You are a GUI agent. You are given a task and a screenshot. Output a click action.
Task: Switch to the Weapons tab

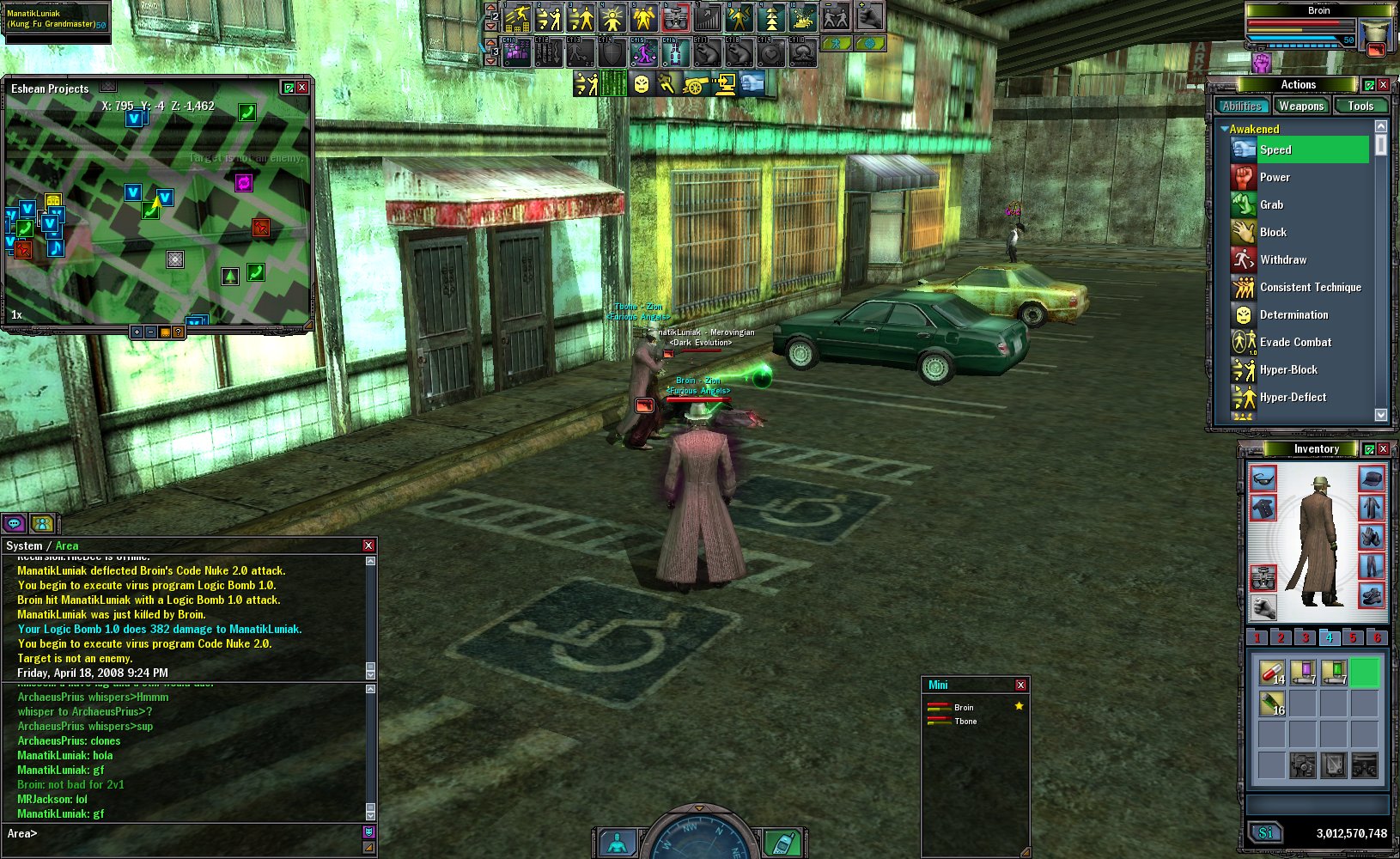(x=1300, y=107)
